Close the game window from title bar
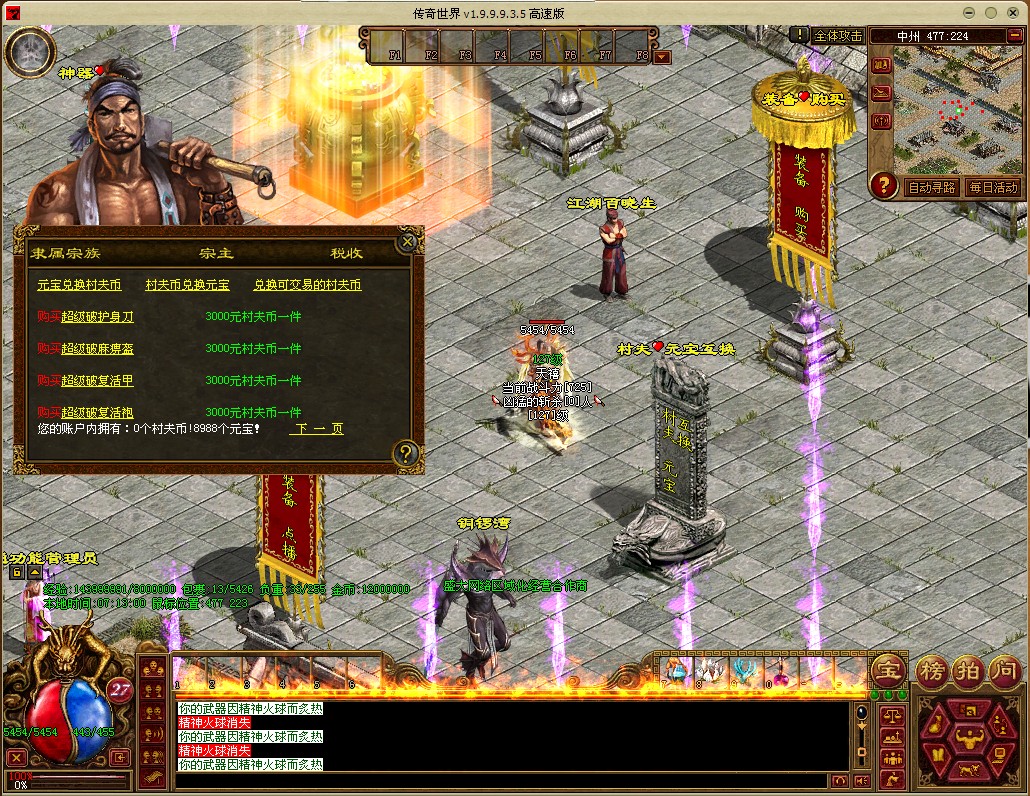 [1011, 12]
